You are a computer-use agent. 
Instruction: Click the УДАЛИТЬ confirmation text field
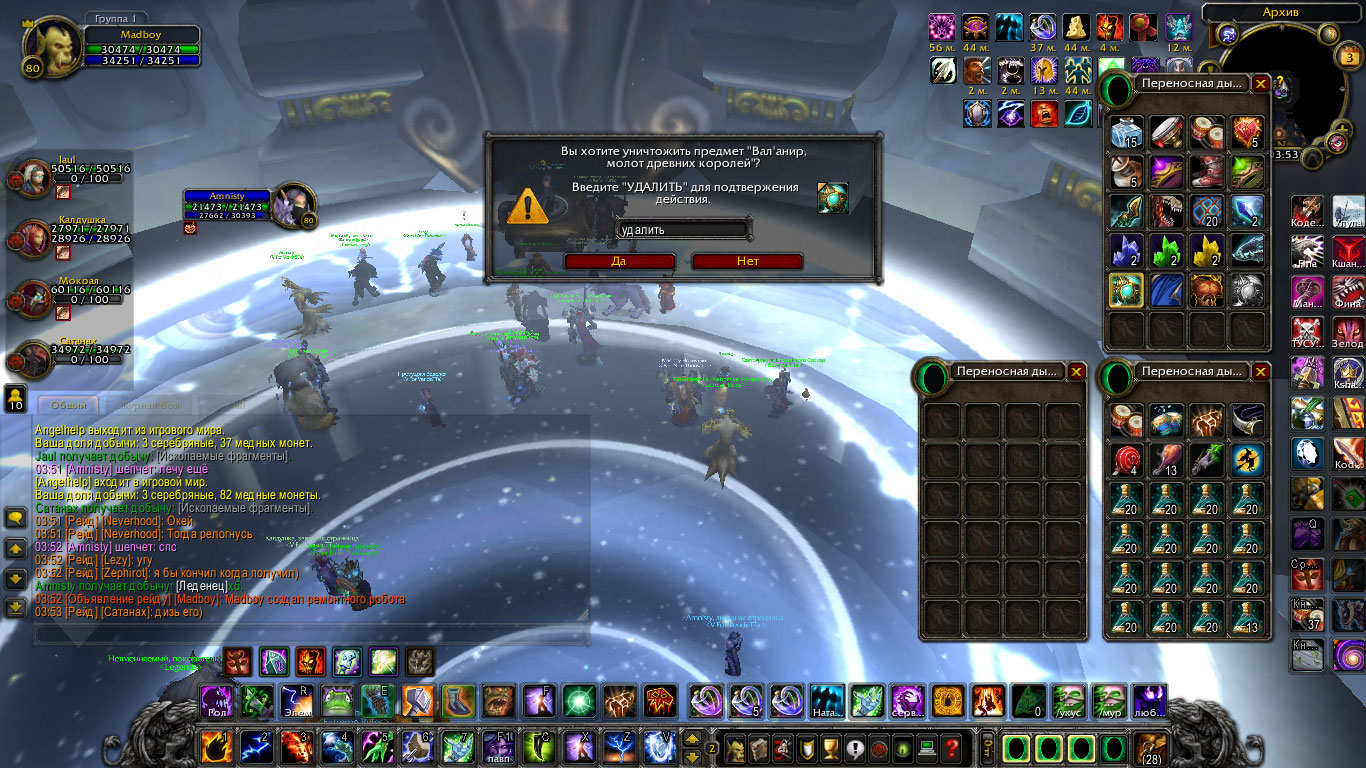[683, 230]
